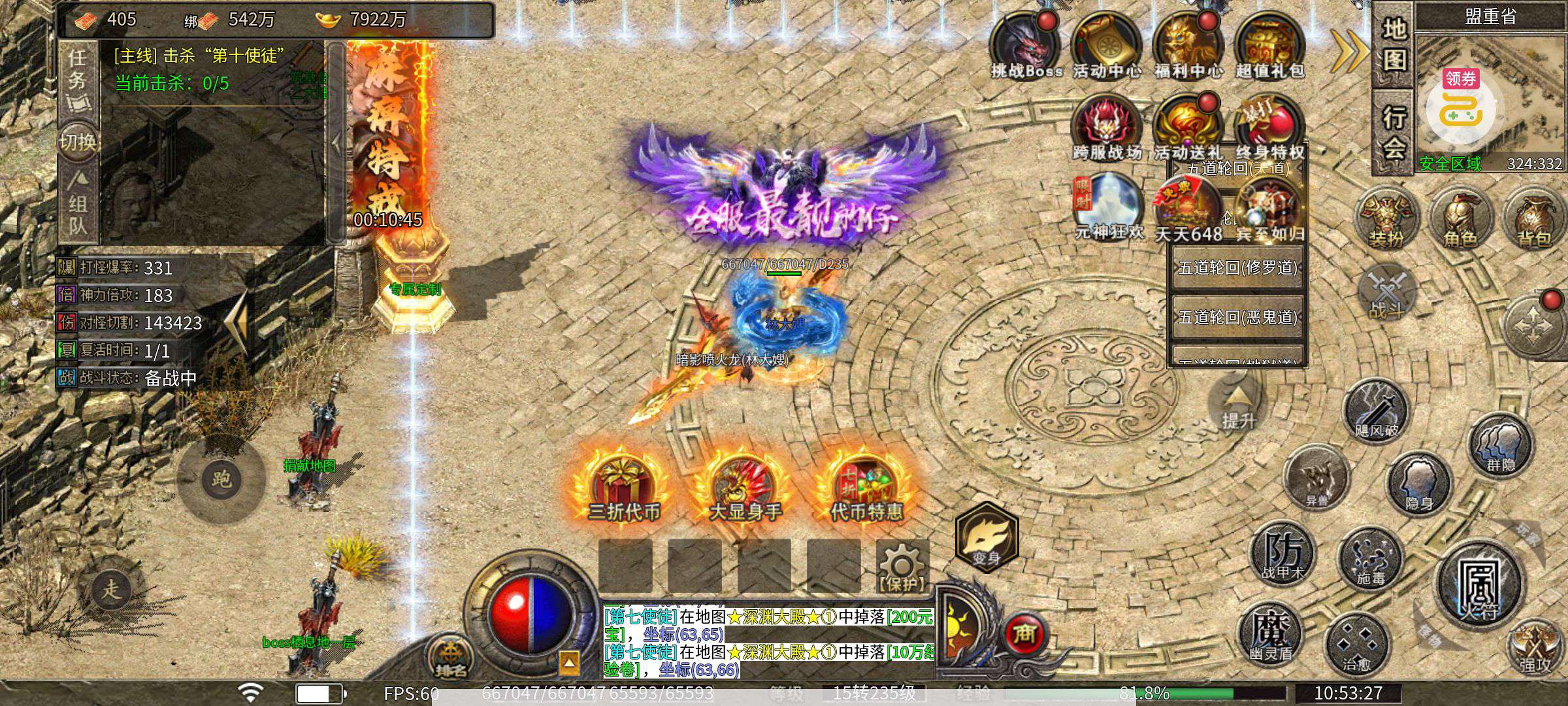The height and width of the screenshot is (706, 1568).
Task: Open the 地图 map tab
Action: [x=1394, y=44]
